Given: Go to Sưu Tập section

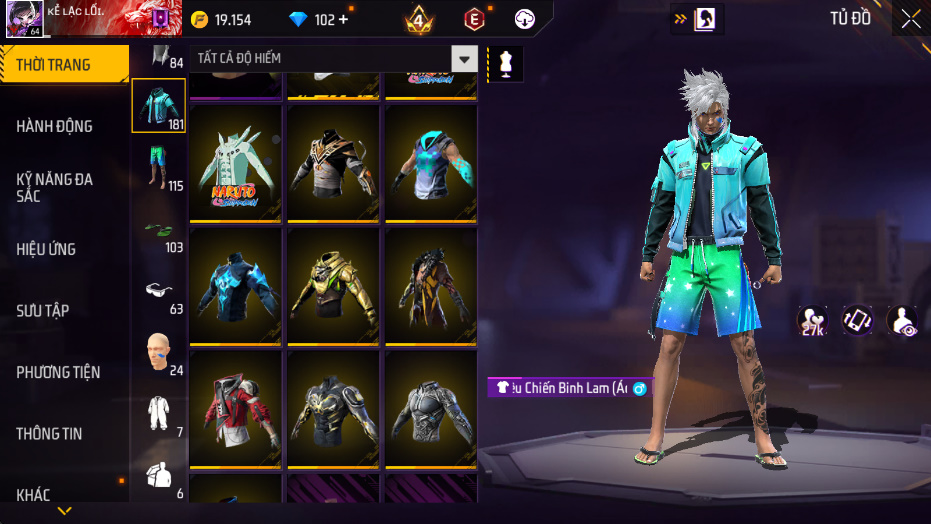Looking at the screenshot, I should (43, 311).
